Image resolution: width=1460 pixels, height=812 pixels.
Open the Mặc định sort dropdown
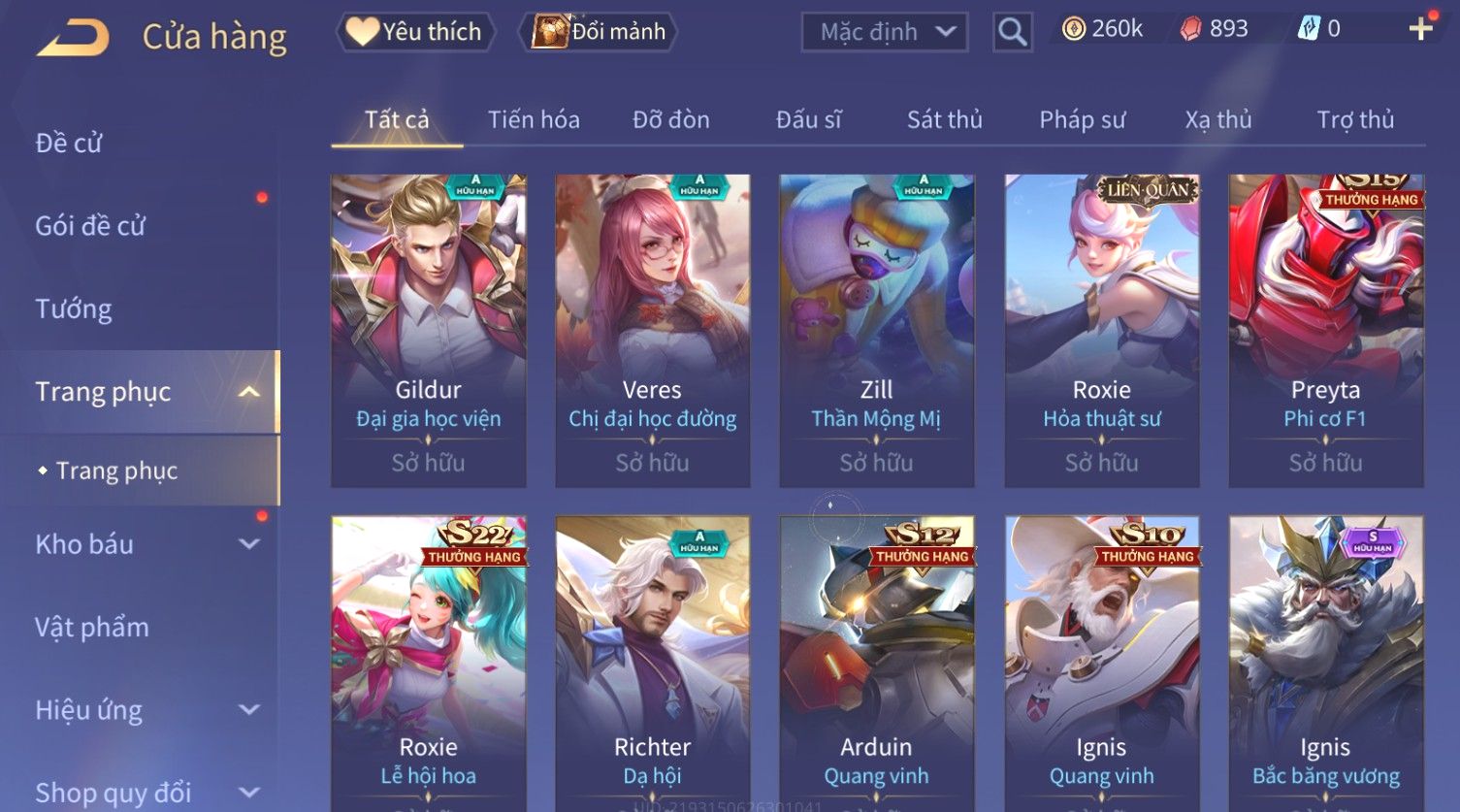884,32
